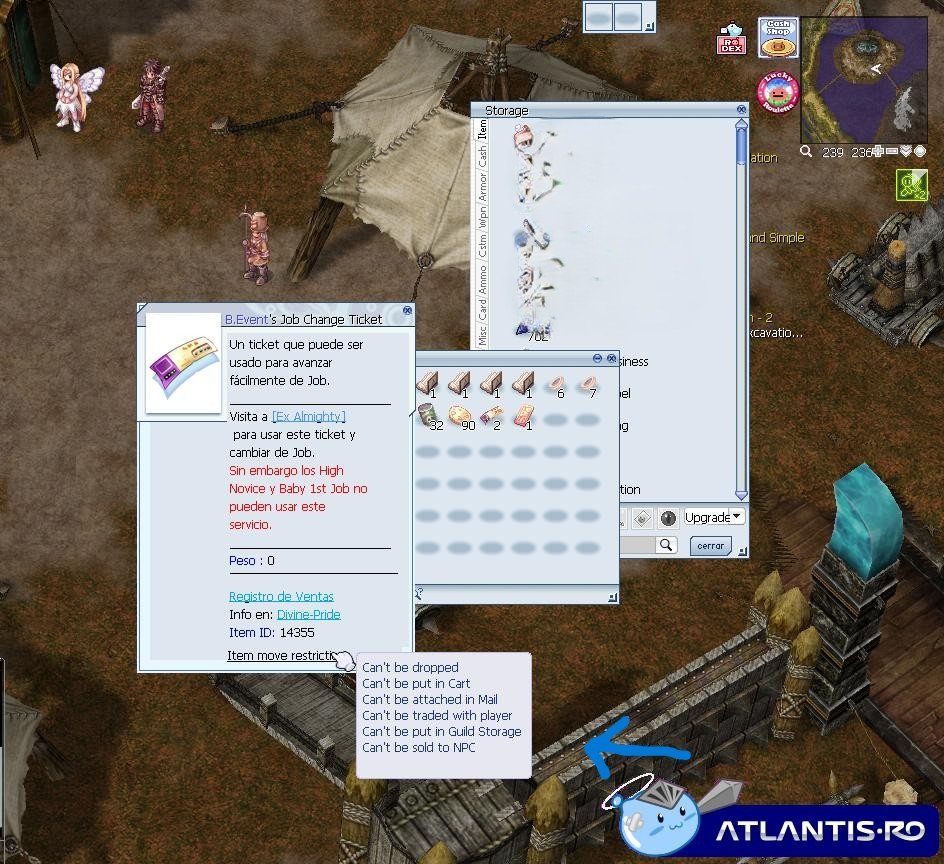This screenshot has width=944, height=864.
Task: Zoom in the minimap with the plus button
Action: pyautogui.click(x=878, y=152)
